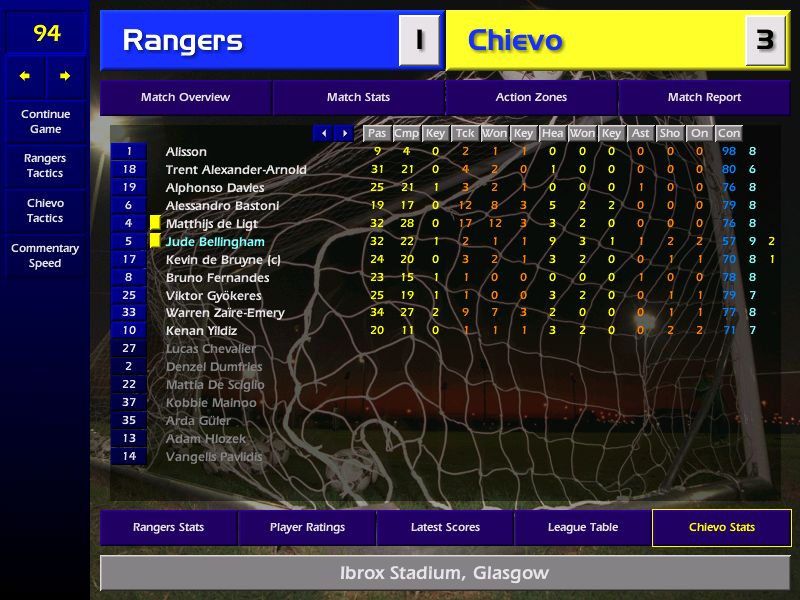View Latest Scores

point(445,528)
